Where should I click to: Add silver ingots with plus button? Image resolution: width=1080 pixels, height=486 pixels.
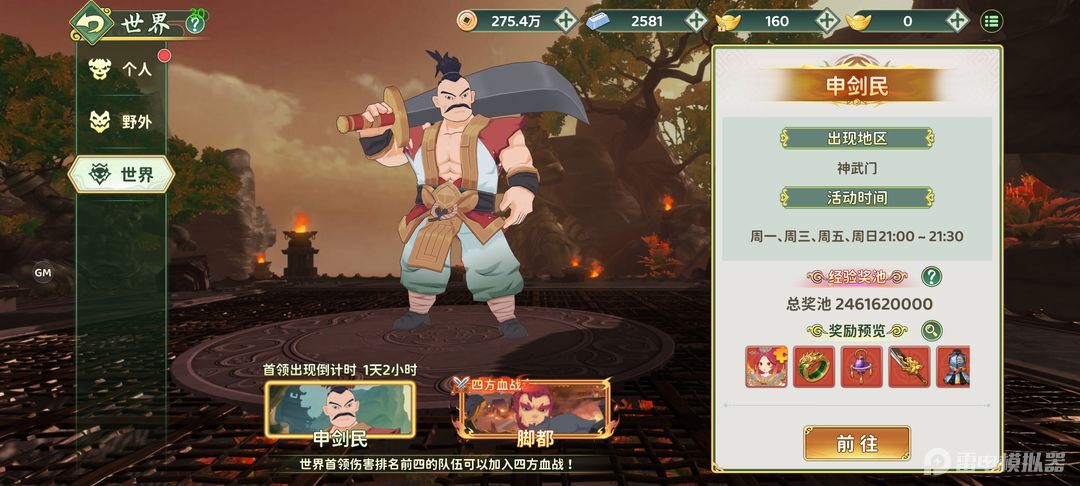(696, 20)
